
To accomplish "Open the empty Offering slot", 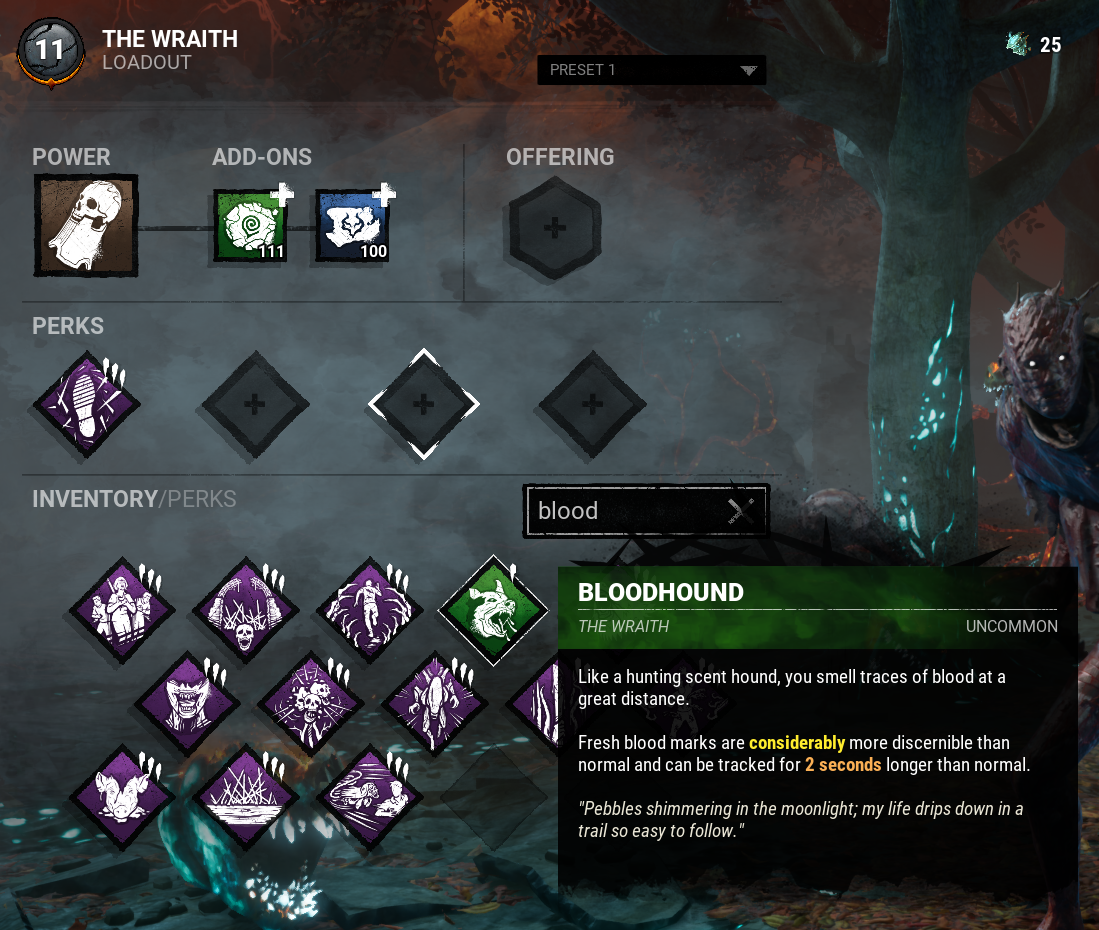I will coord(555,228).
